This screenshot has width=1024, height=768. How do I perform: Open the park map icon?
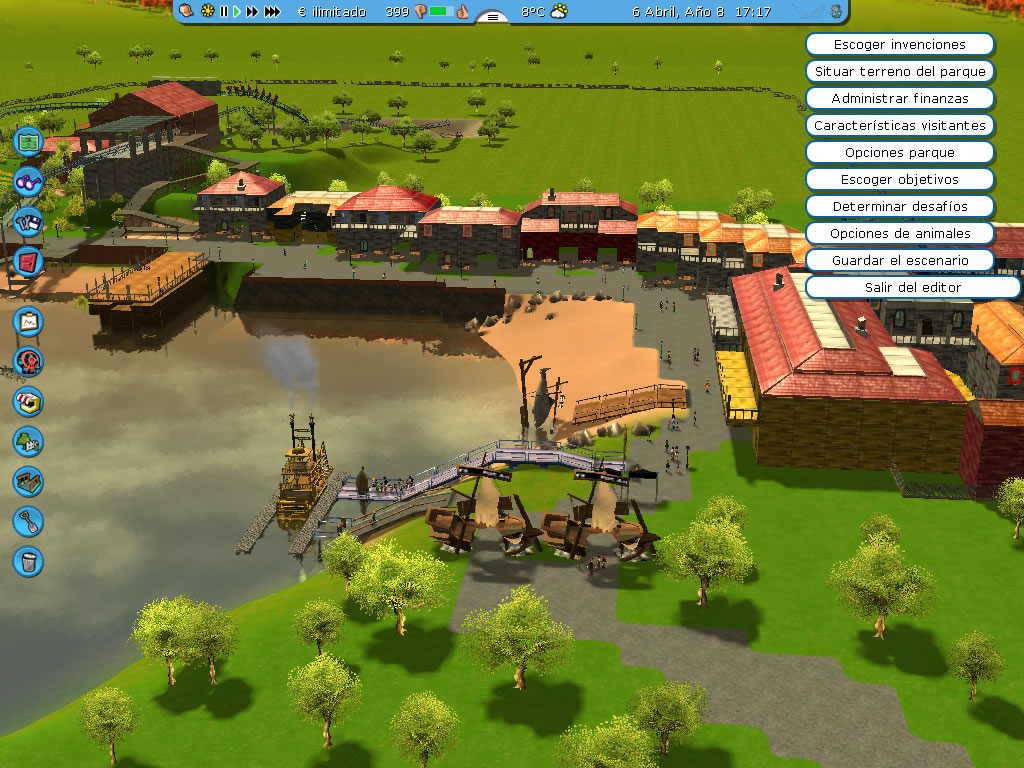coord(28,141)
